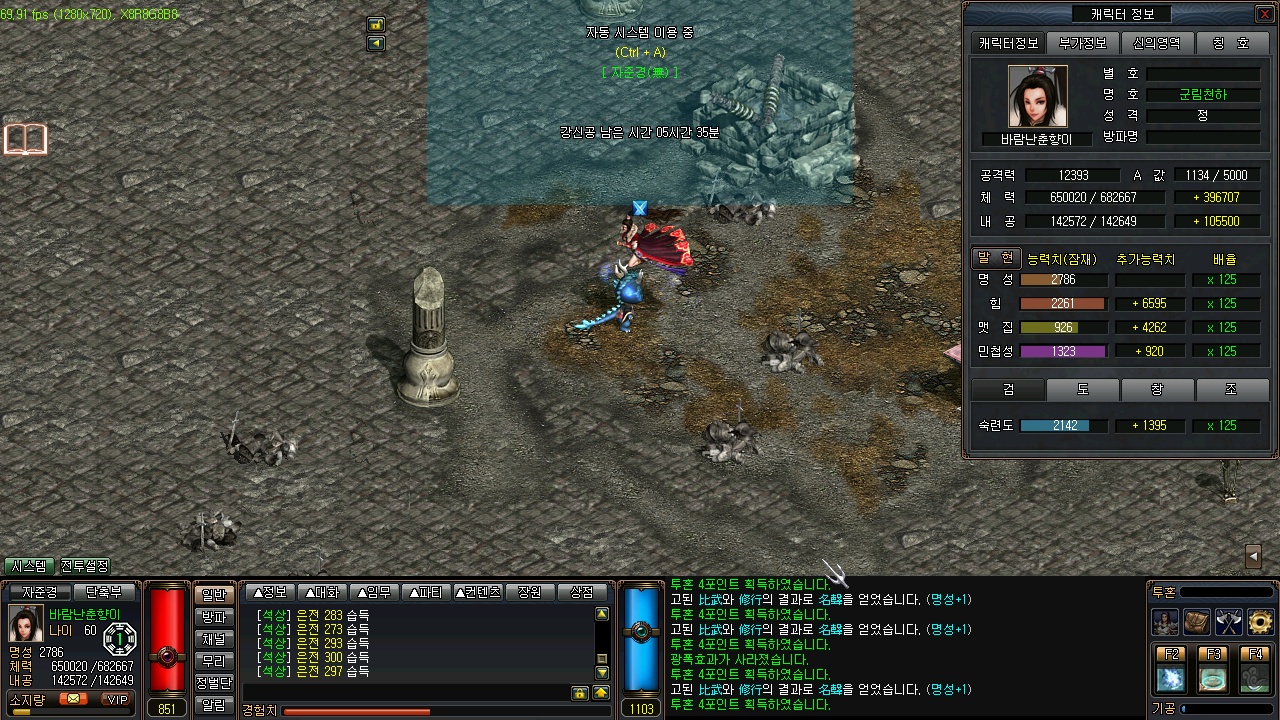Screen dimensions: 1280x720
Task: Open the 시스템 menu
Action: 29,566
